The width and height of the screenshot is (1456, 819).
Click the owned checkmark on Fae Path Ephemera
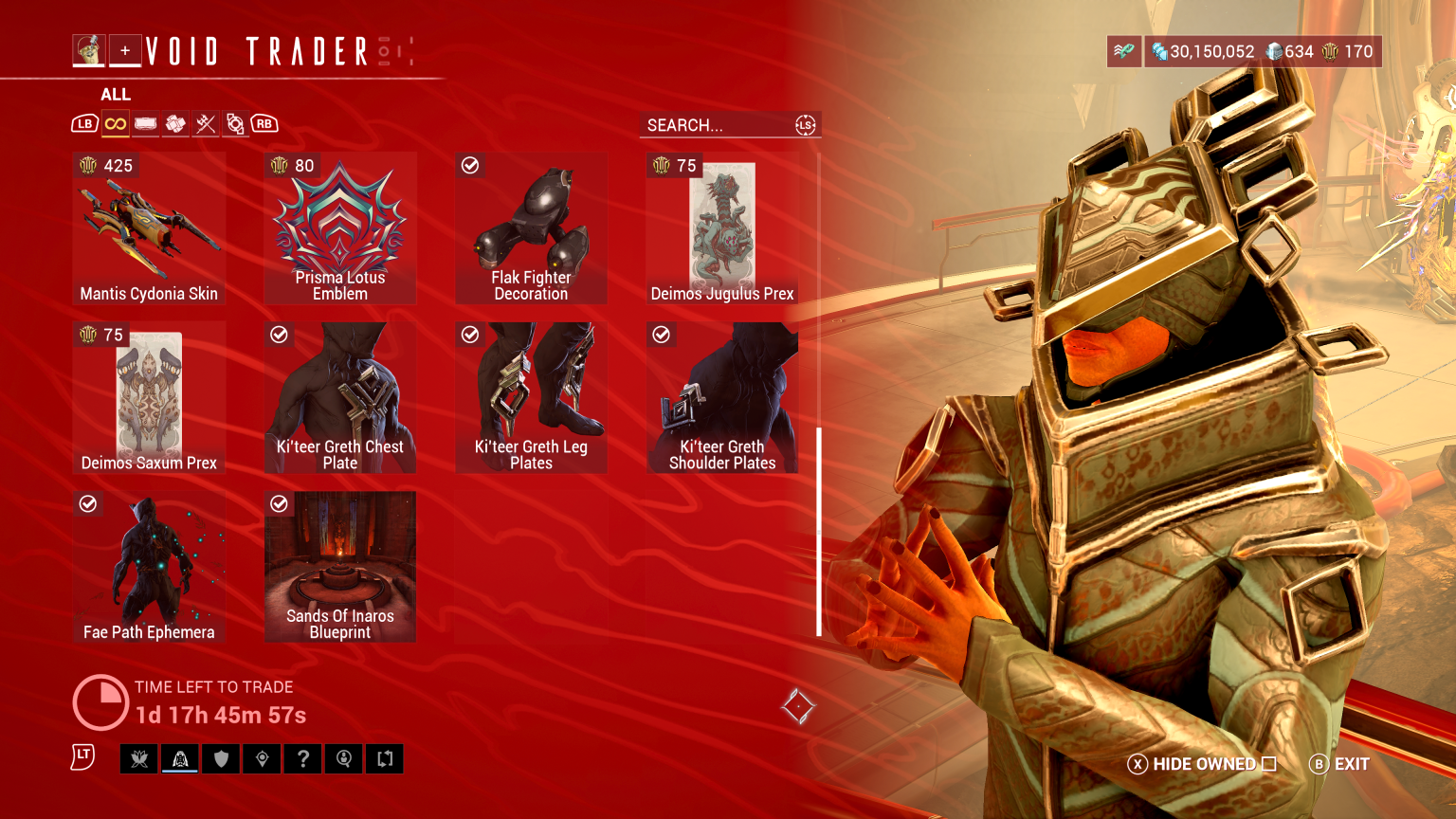(89, 503)
